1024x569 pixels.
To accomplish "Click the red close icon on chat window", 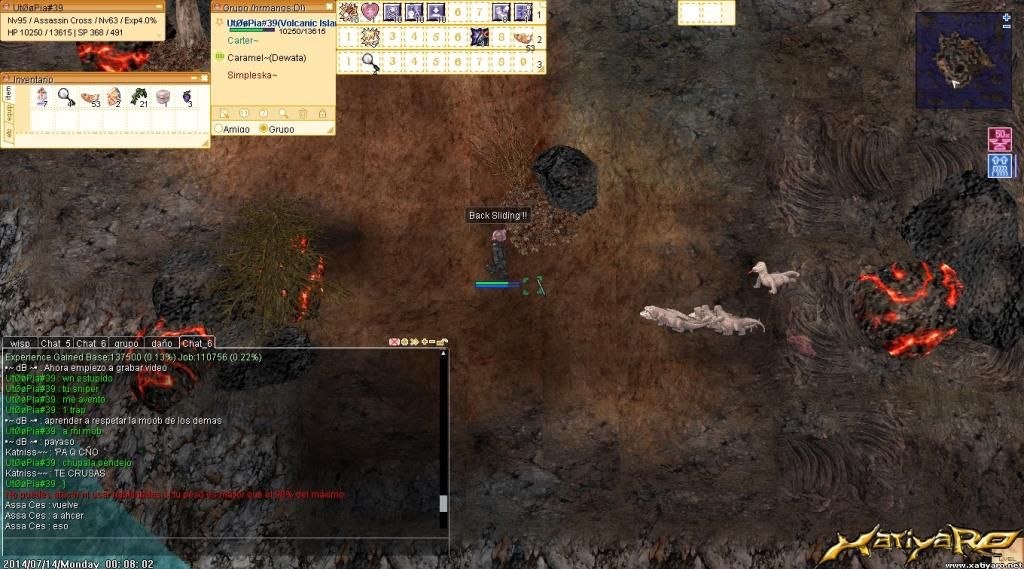I will pyautogui.click(x=393, y=342).
